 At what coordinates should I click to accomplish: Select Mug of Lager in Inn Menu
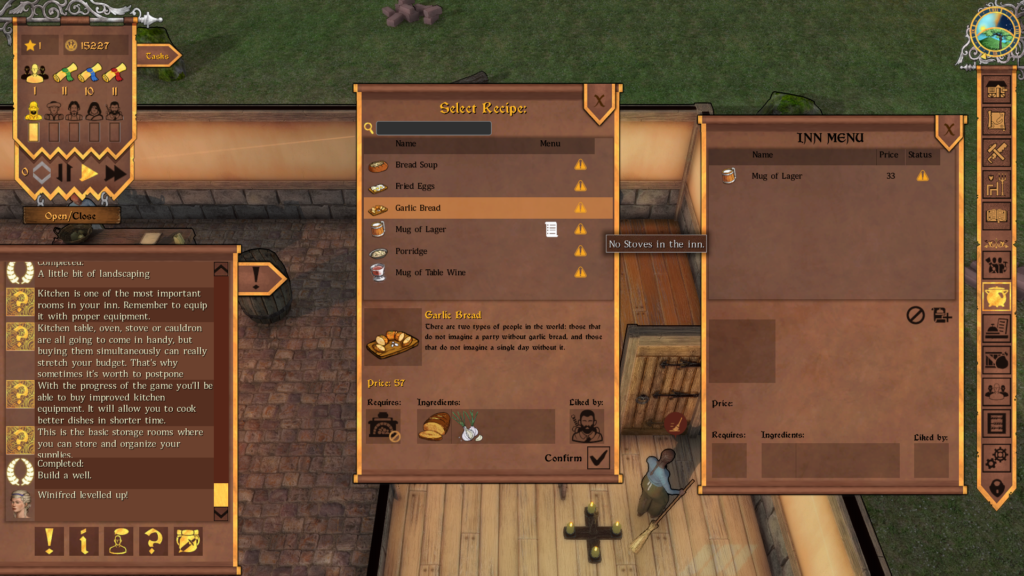pos(776,176)
